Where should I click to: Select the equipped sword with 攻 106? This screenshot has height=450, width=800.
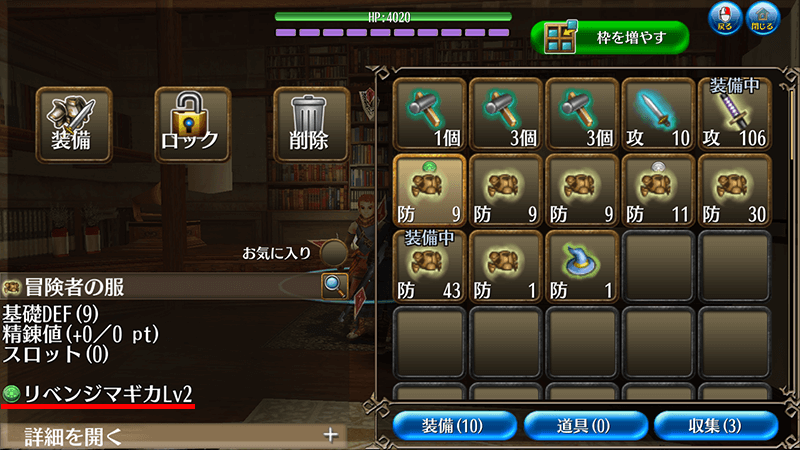coord(733,113)
